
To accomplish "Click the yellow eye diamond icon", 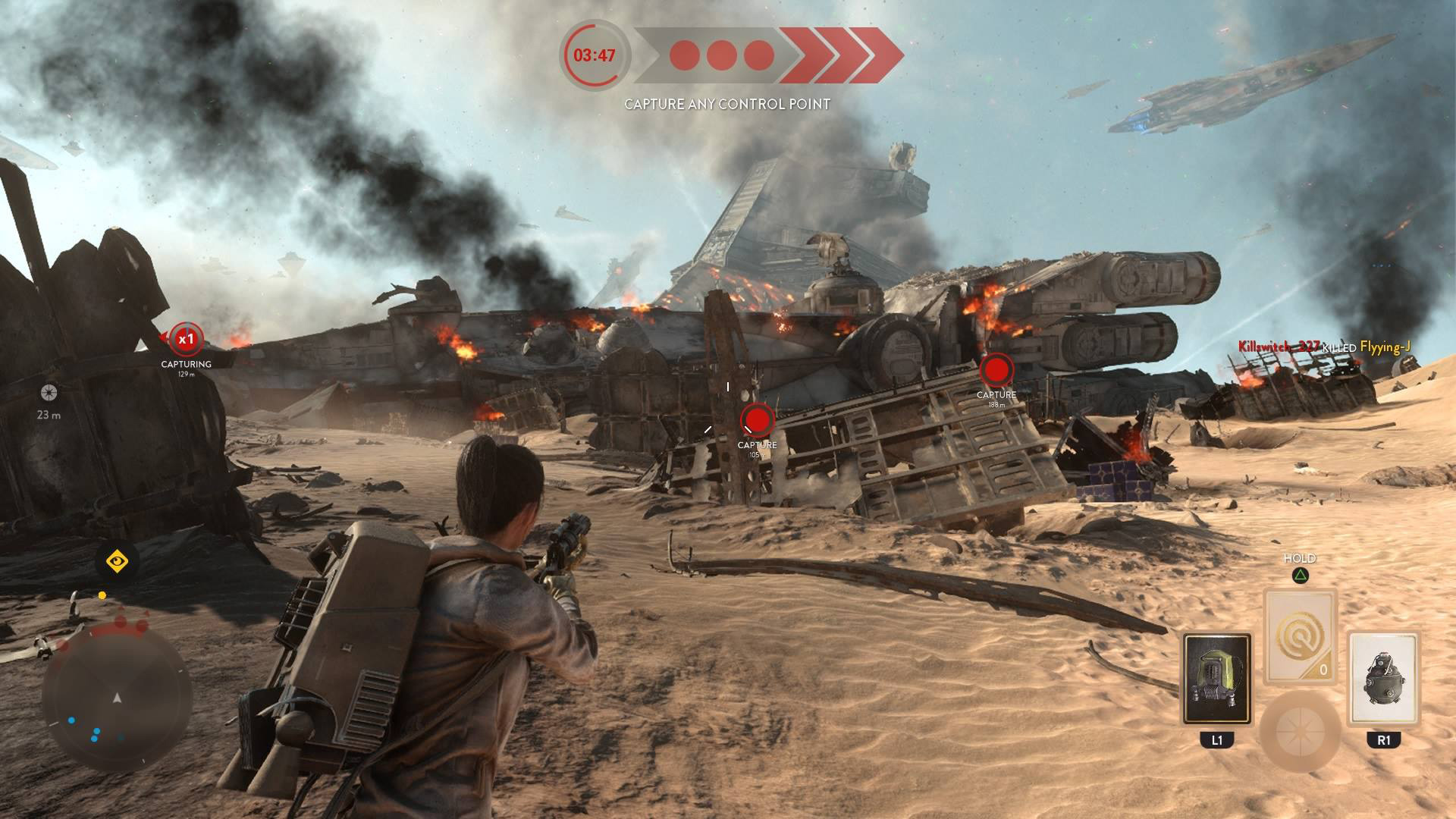I will (117, 562).
